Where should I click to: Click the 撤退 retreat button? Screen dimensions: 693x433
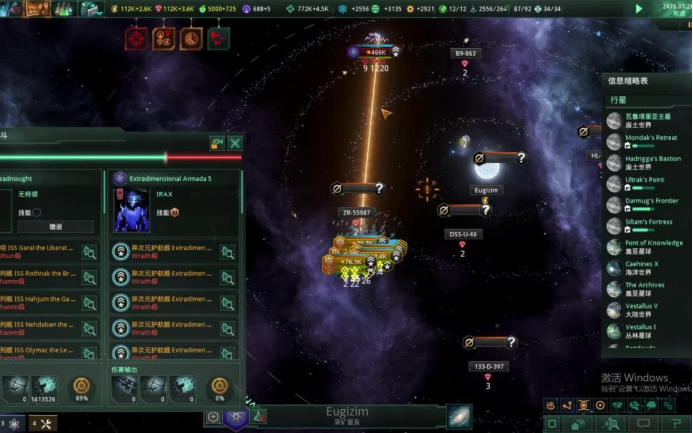pyautogui.click(x=56, y=227)
